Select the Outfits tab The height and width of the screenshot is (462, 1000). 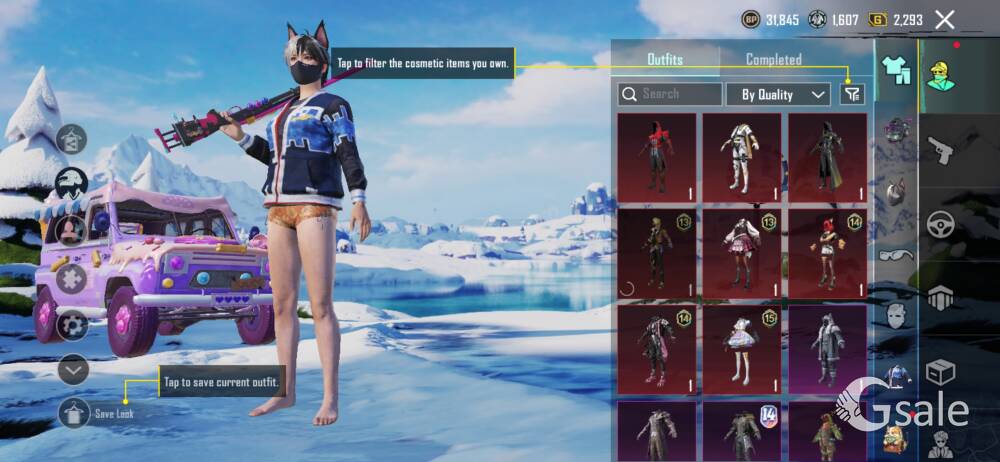pos(665,60)
